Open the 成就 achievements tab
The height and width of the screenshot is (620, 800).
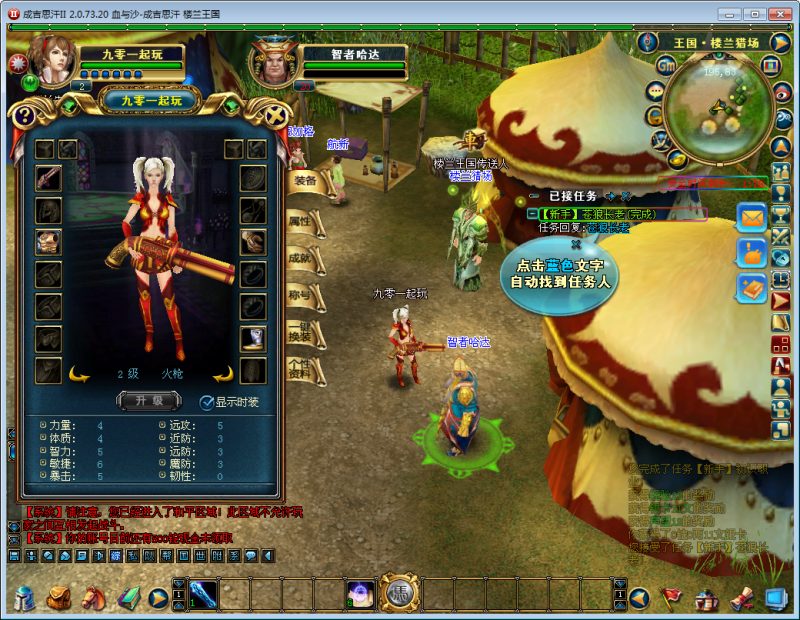coord(301,258)
